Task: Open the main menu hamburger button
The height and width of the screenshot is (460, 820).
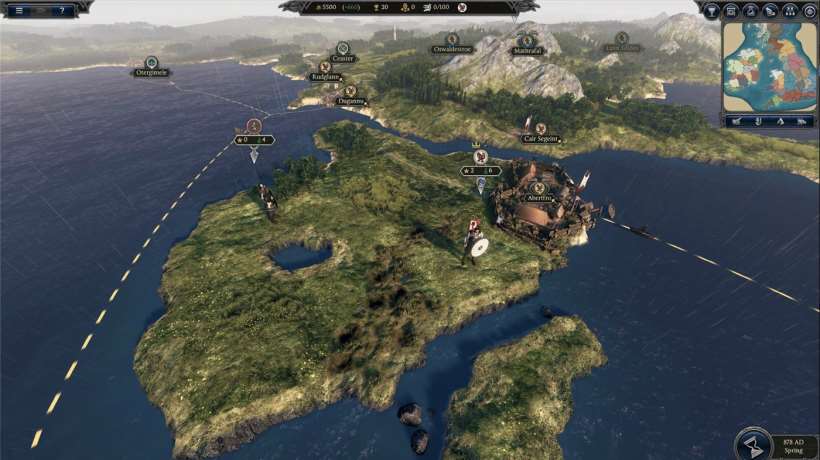Action: 18,10
